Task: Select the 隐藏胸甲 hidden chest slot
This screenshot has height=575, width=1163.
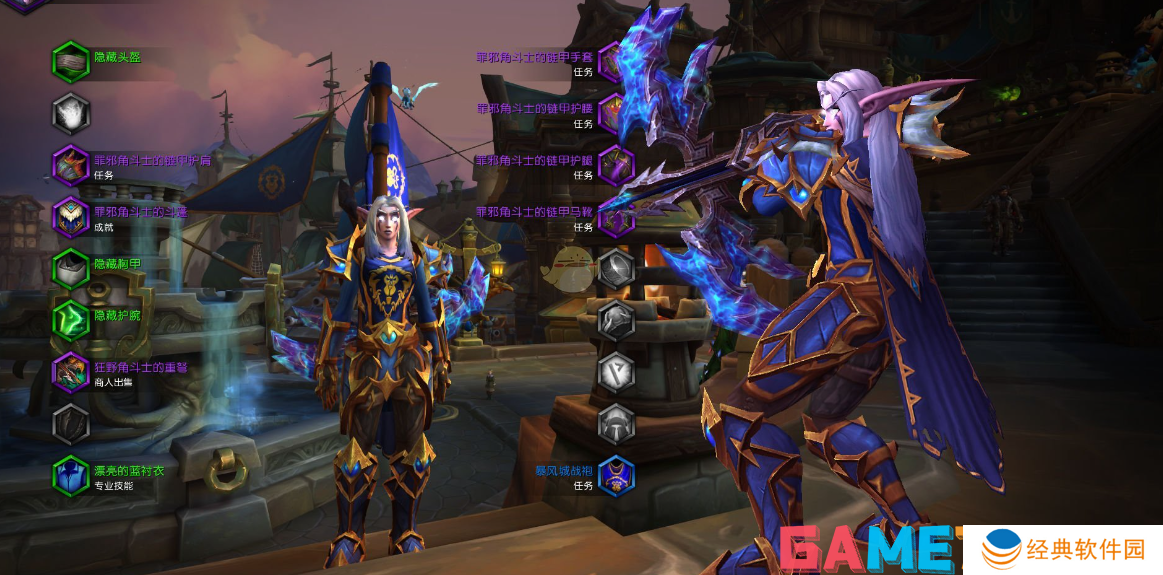Action: point(71,269)
